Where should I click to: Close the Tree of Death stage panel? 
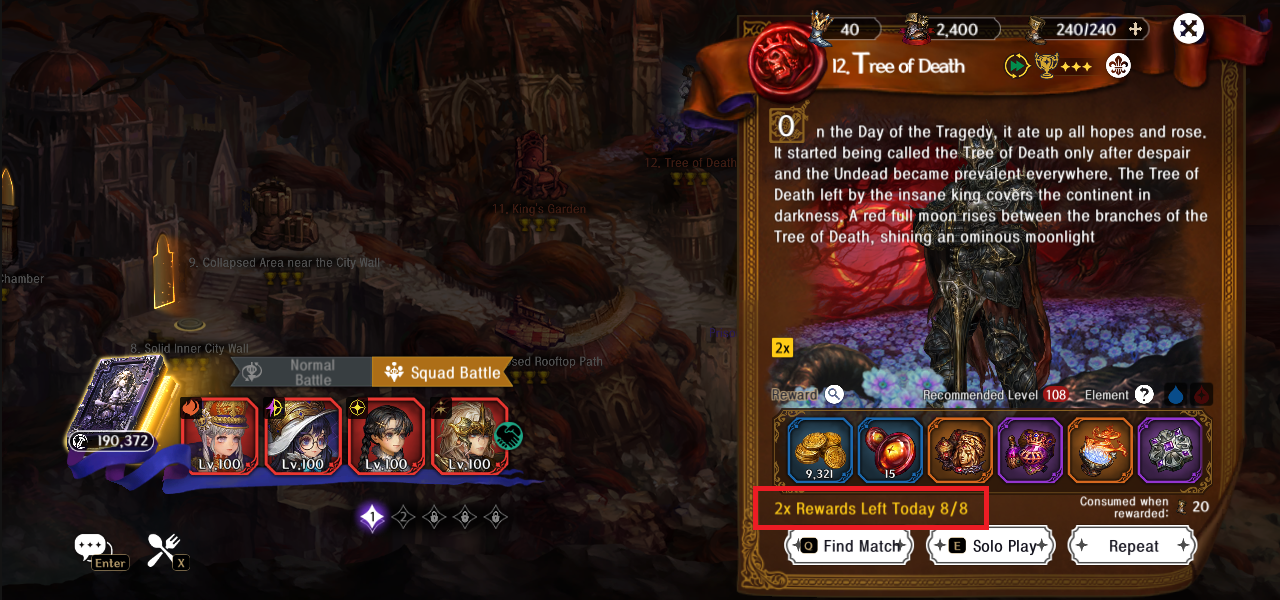coord(1188,29)
